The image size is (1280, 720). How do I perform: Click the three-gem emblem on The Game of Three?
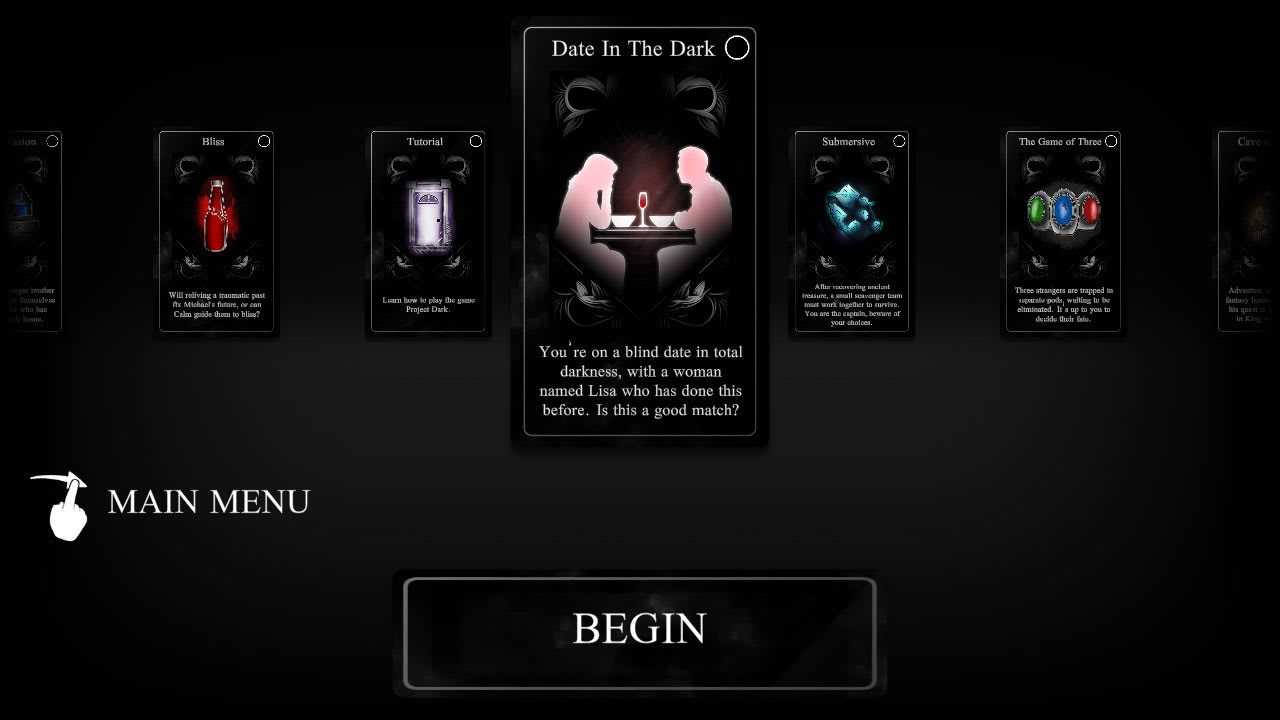click(1063, 210)
